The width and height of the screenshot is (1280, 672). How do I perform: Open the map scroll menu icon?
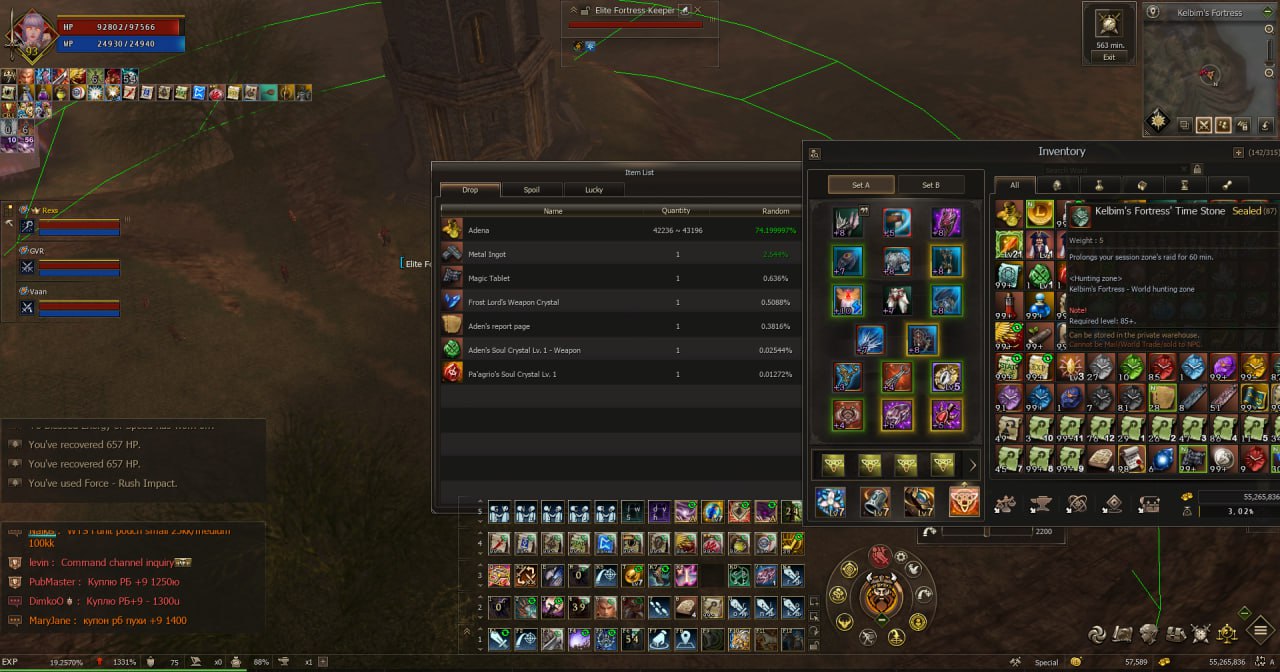1123,633
